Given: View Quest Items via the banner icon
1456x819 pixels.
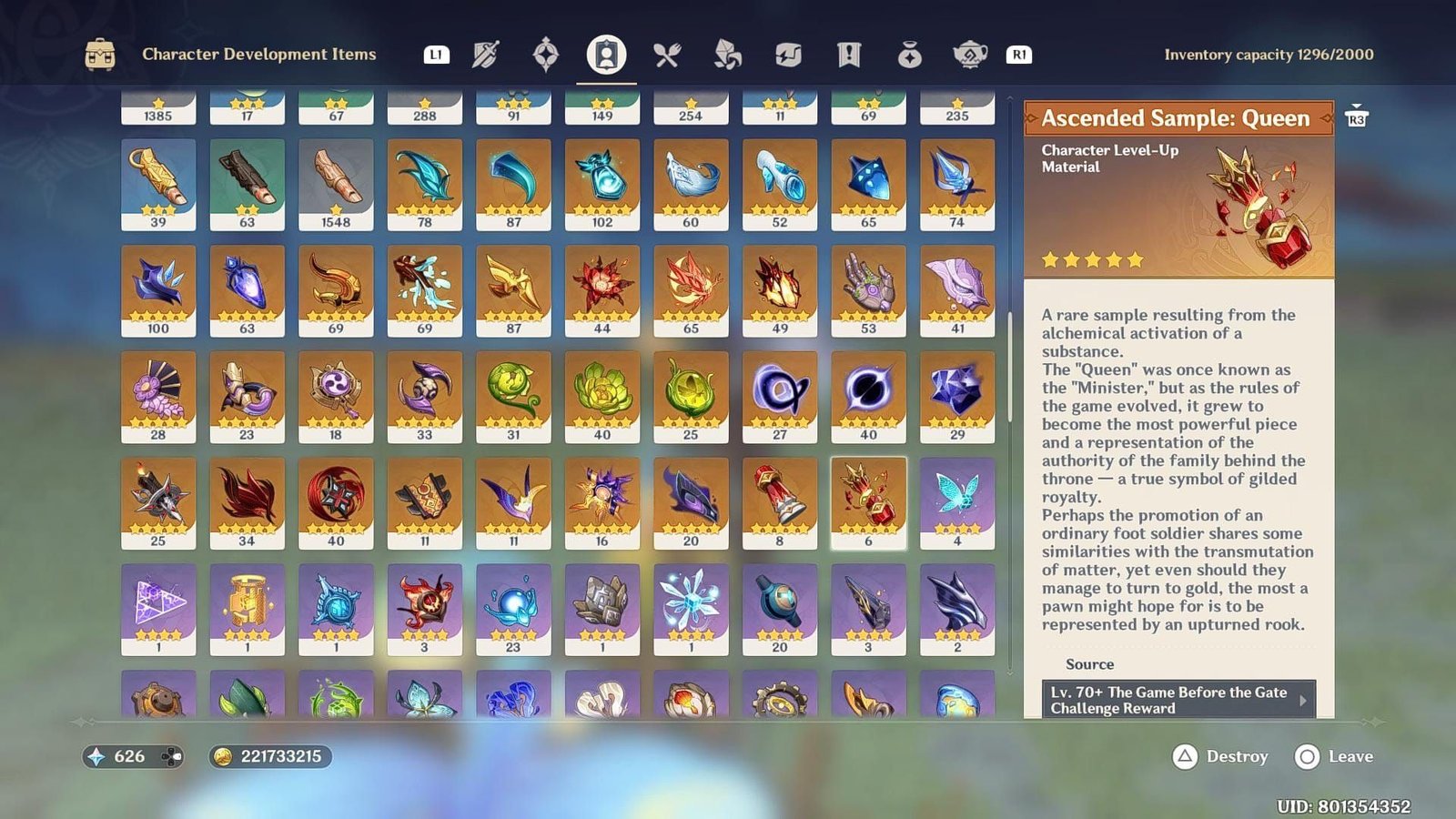Looking at the screenshot, I should pyautogui.click(x=847, y=55).
